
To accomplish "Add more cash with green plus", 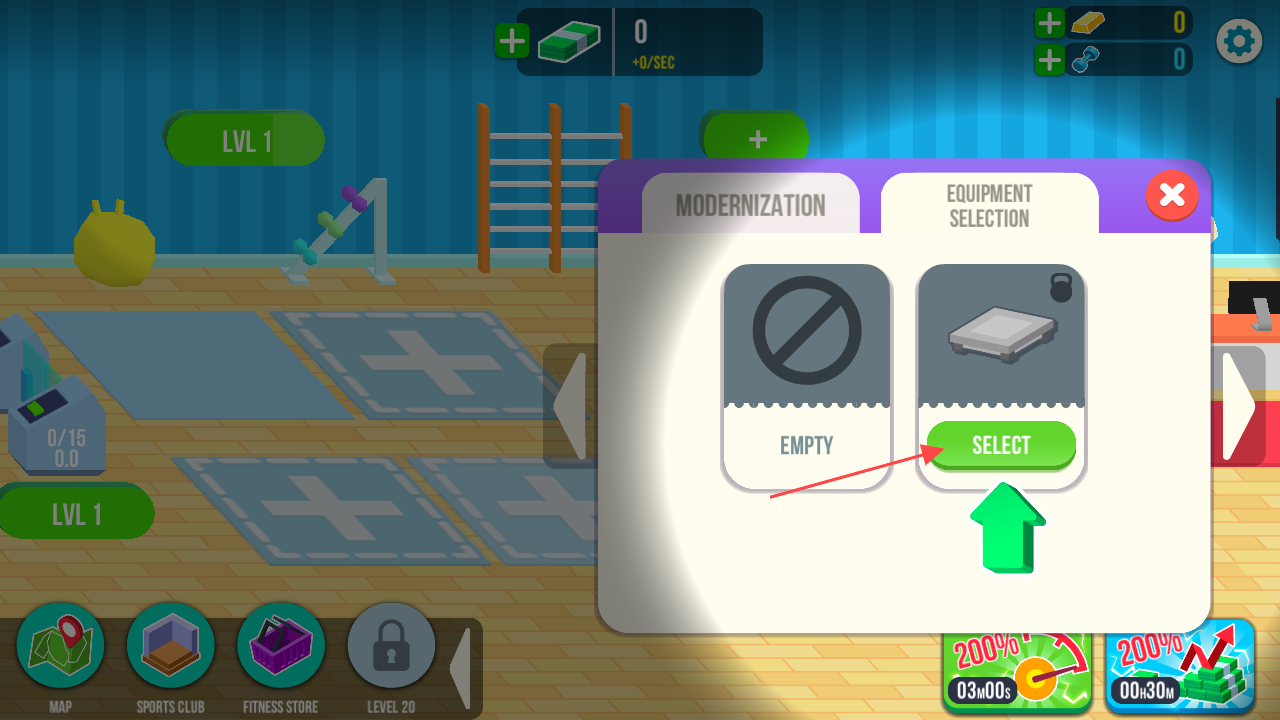I will [512, 41].
